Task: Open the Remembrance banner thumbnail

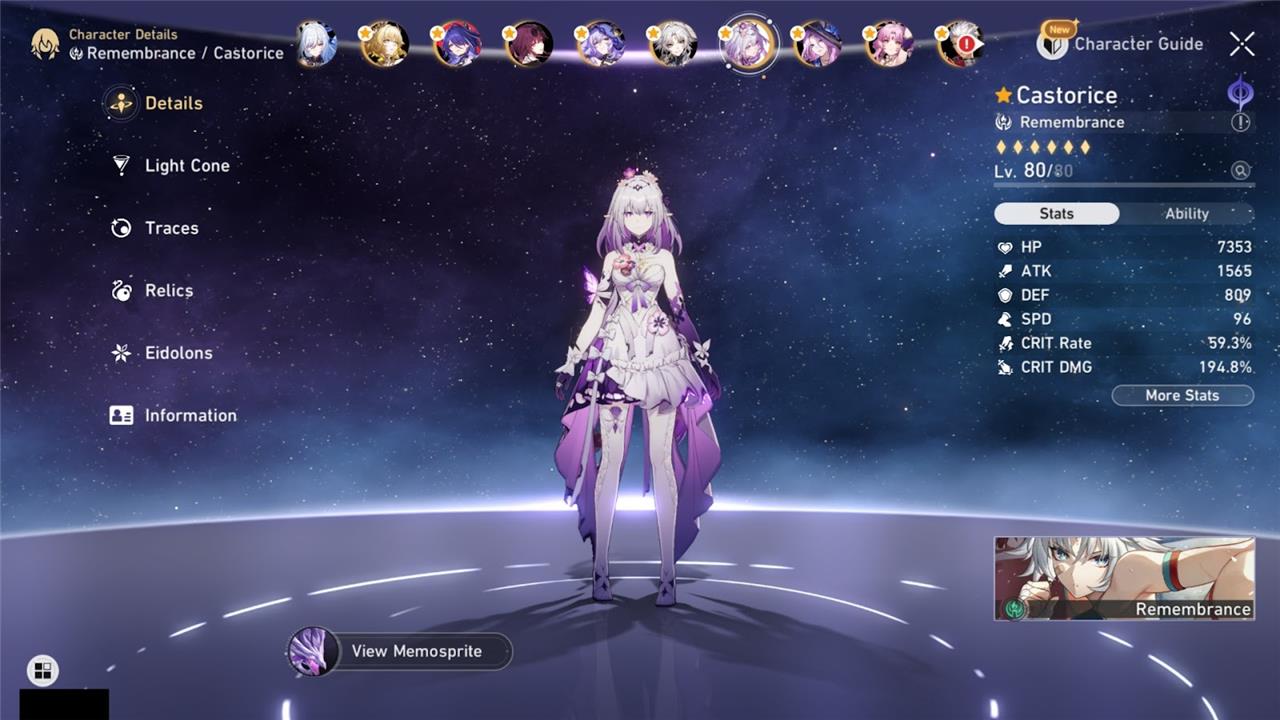Action: [1123, 578]
